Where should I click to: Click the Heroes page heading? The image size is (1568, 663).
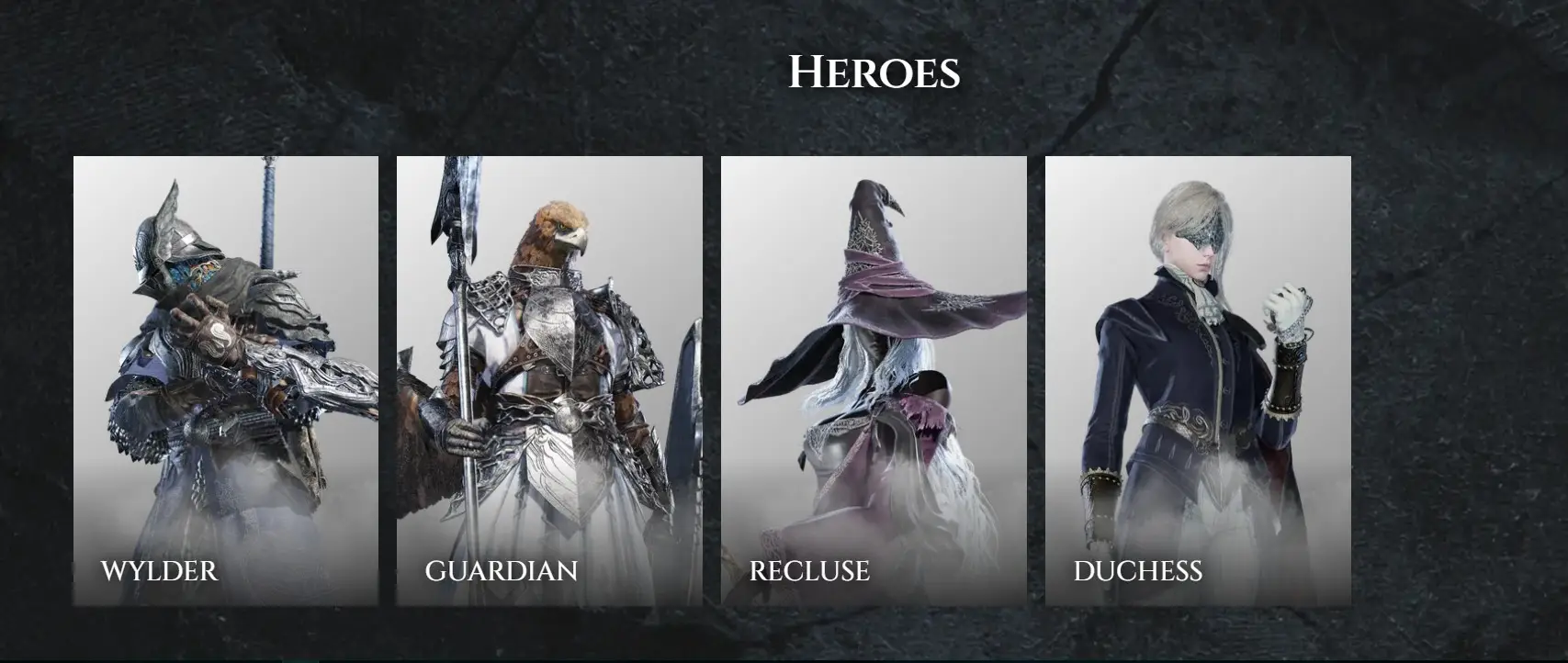click(x=875, y=70)
